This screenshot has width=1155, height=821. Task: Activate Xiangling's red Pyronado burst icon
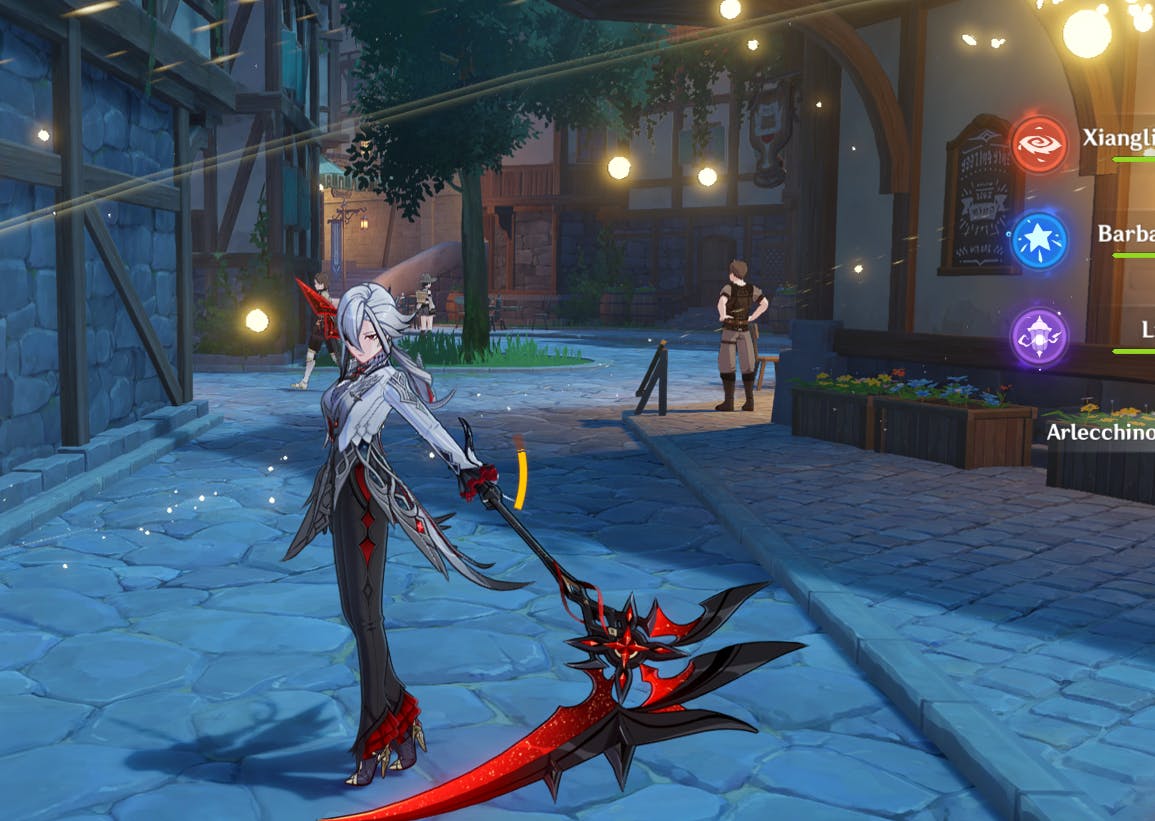1039,144
